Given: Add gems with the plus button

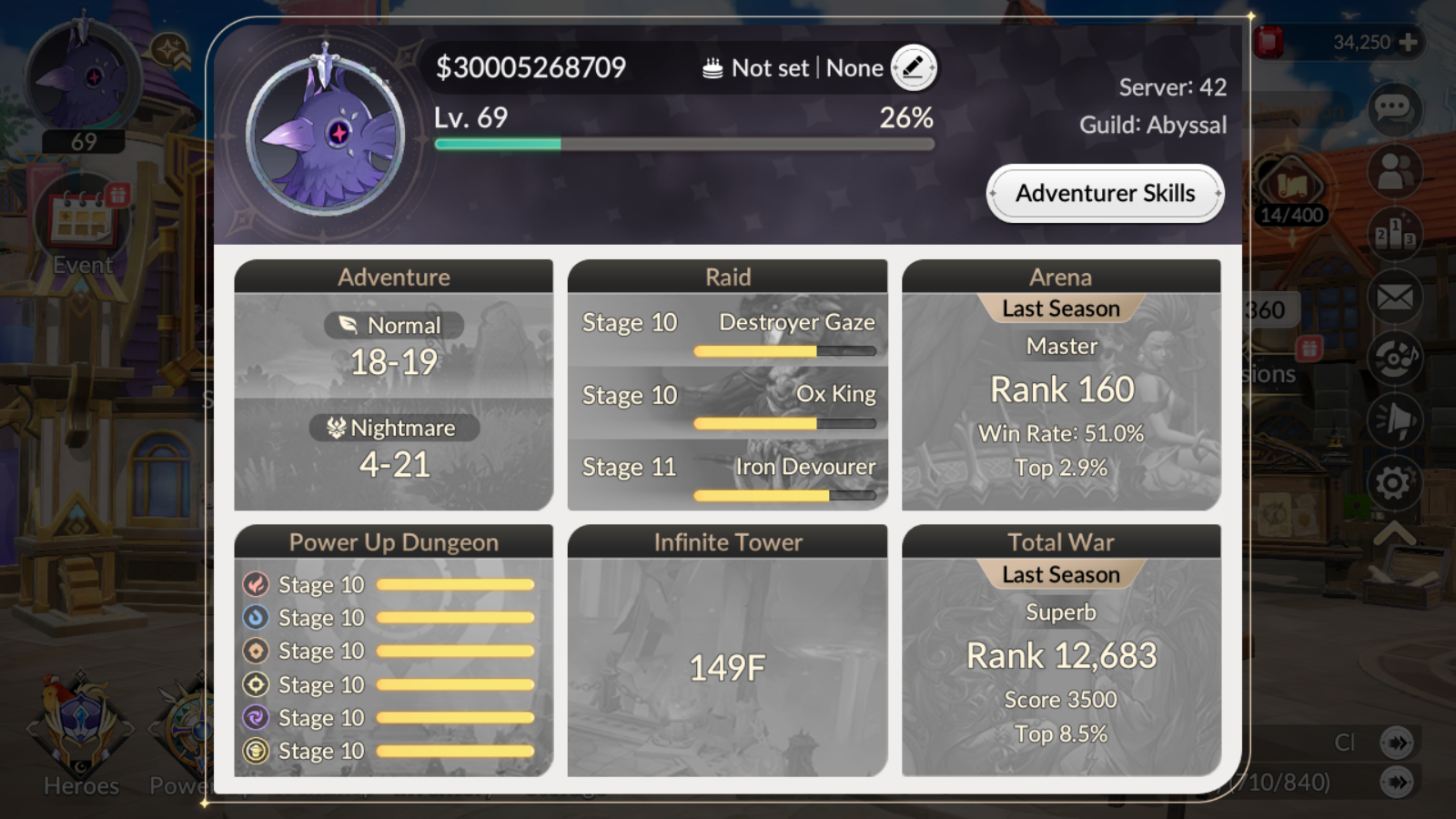Looking at the screenshot, I should click(1408, 42).
